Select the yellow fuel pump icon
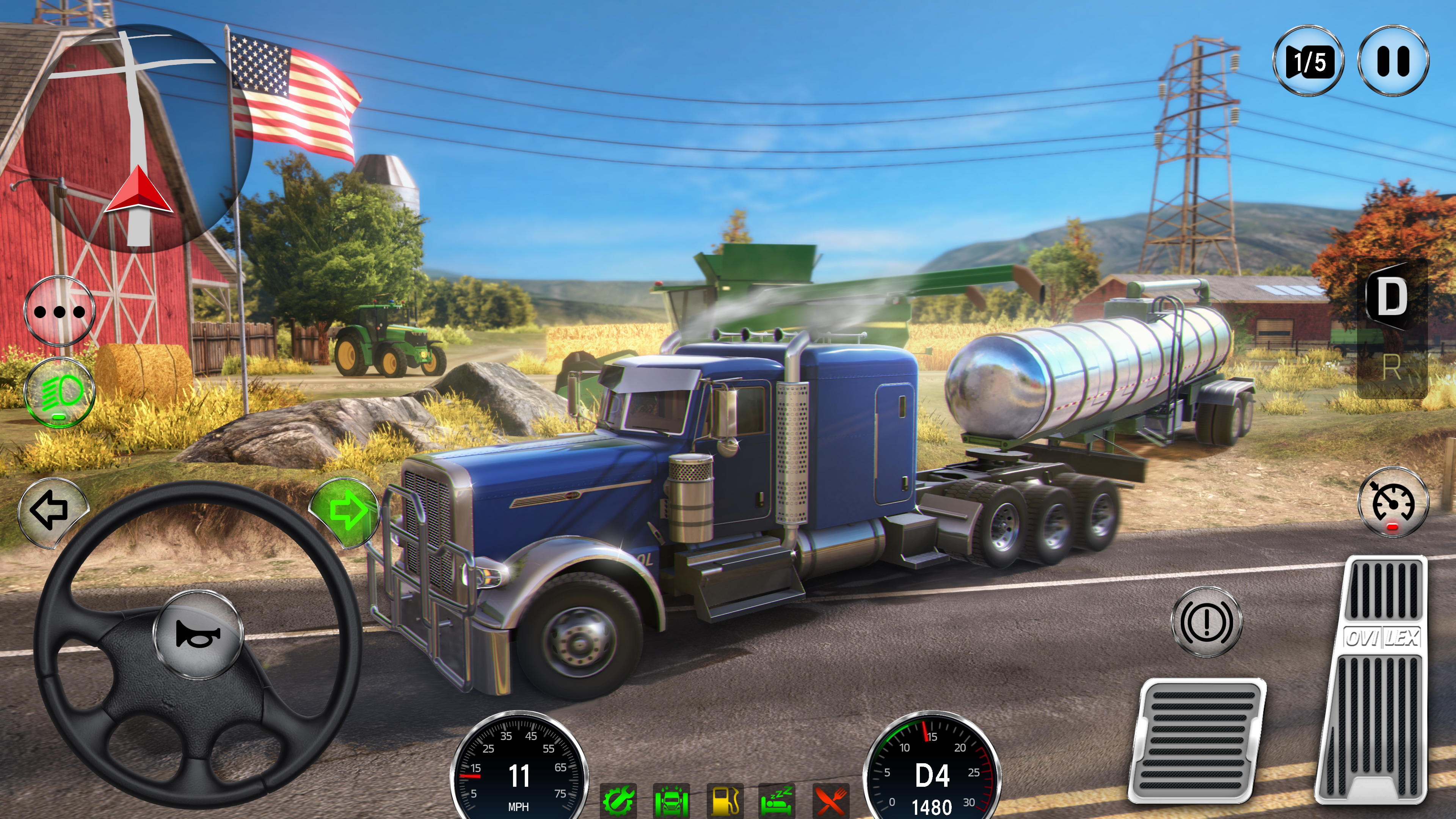The image size is (1456, 819). [724, 800]
